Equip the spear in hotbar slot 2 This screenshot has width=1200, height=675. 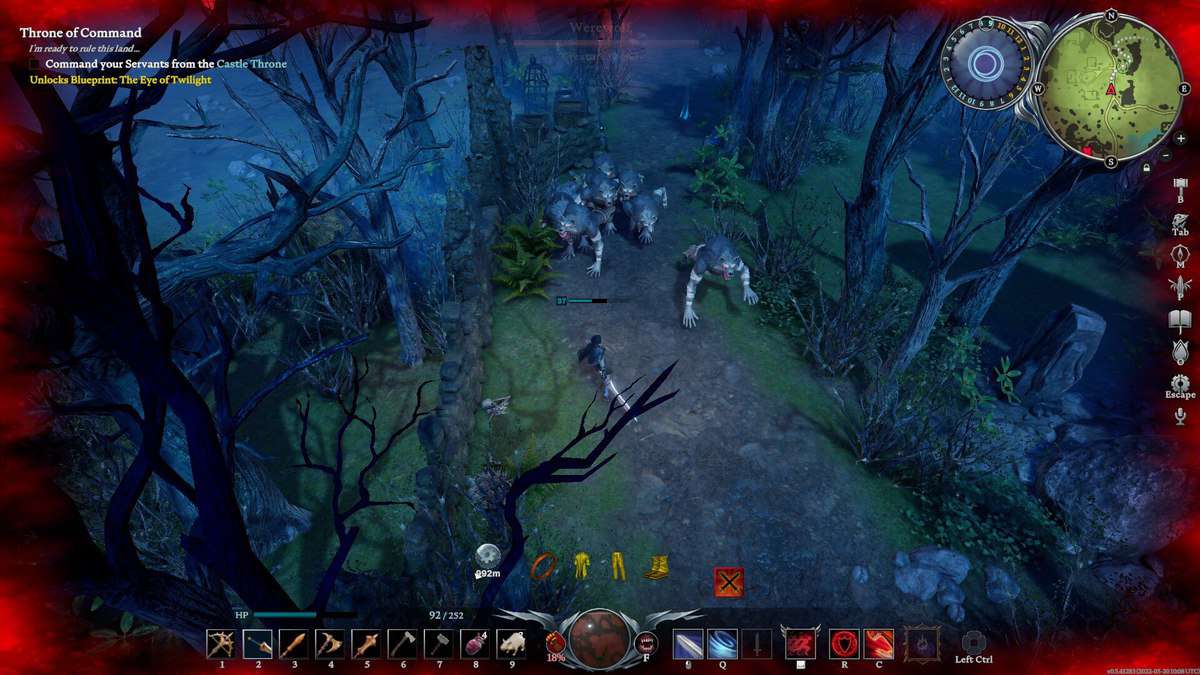[x=257, y=643]
